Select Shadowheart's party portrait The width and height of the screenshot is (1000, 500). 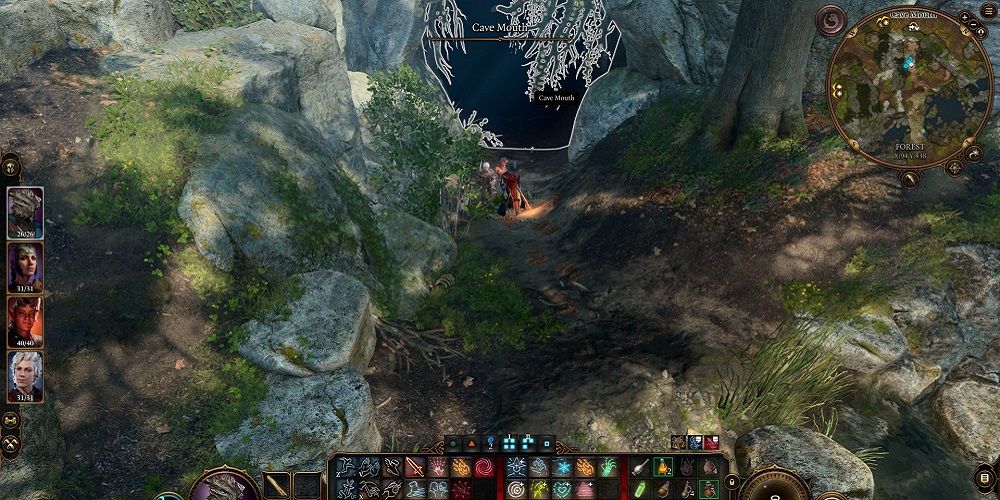click(x=25, y=265)
